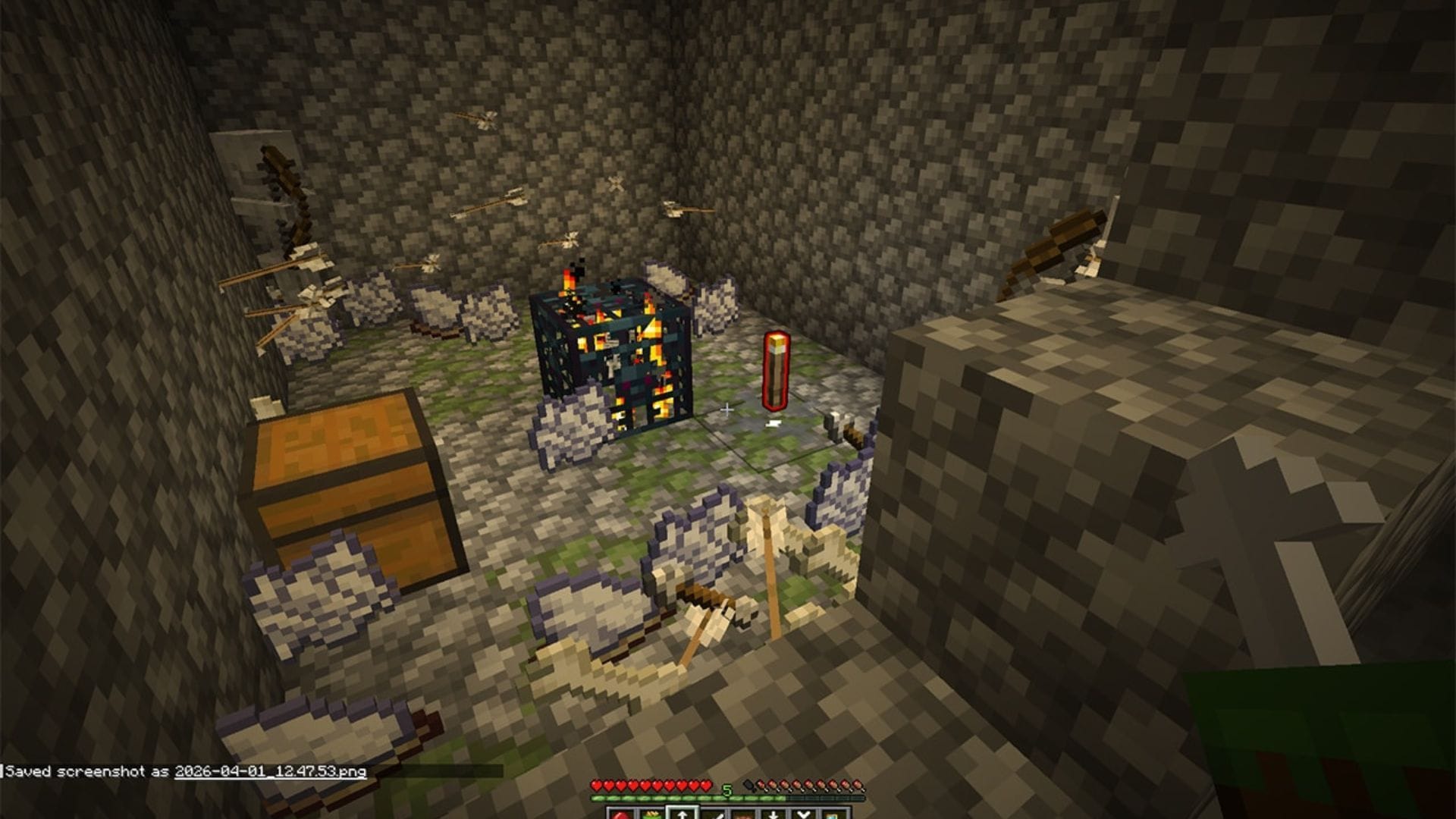Select the hotbar slot with the cyan item
The width and height of the screenshot is (1456, 819).
point(833,815)
